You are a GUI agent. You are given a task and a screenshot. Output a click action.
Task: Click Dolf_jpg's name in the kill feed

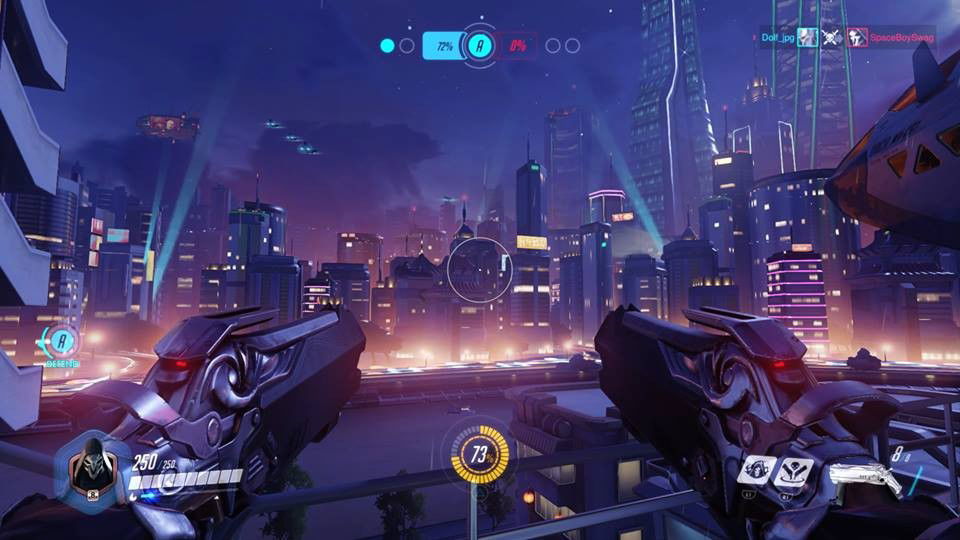pyautogui.click(x=776, y=38)
